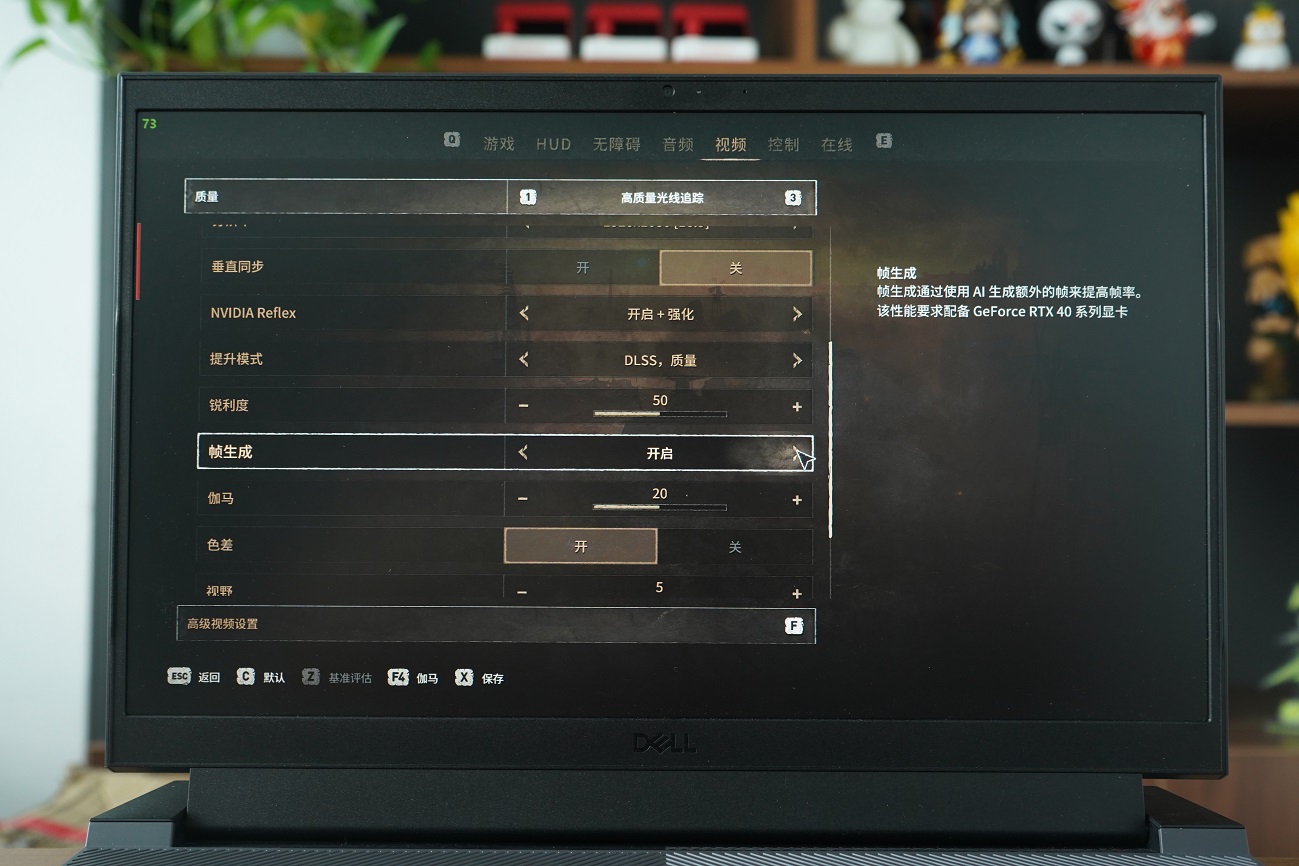Viewport: 1299px width, 866px height.
Task: Click the 3 key icon on the quality preset bar
Action: pos(792,197)
